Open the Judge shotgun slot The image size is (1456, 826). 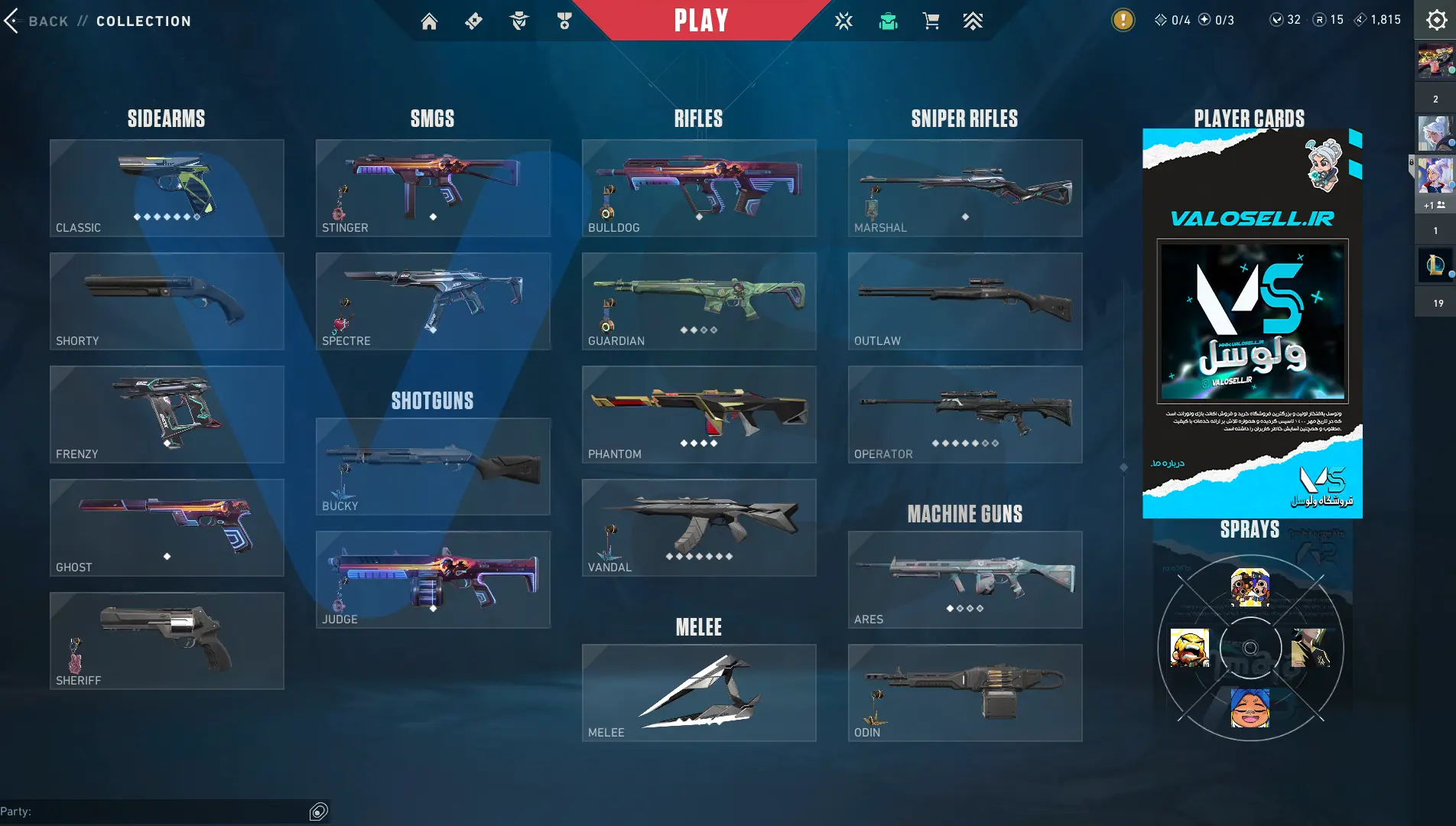433,580
